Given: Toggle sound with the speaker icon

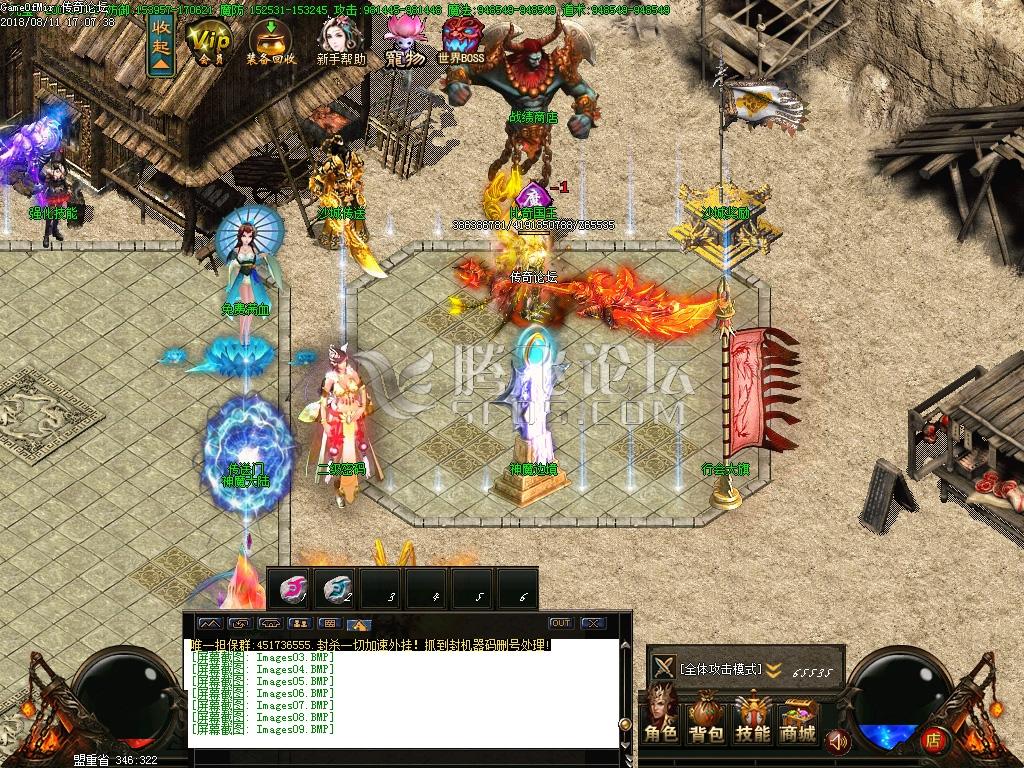Looking at the screenshot, I should pyautogui.click(x=839, y=741).
